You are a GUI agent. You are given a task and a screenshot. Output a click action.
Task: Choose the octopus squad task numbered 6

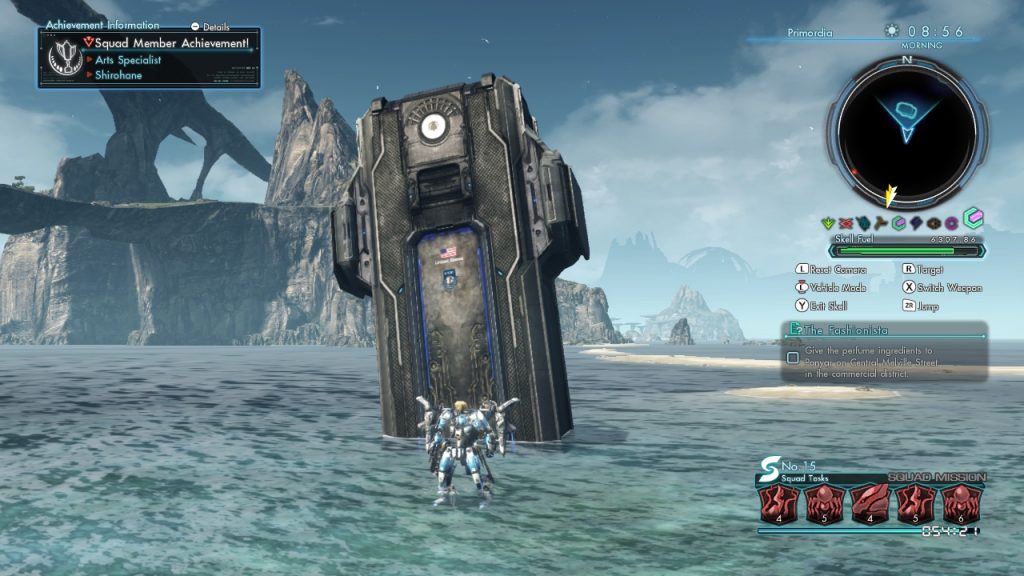pos(961,505)
